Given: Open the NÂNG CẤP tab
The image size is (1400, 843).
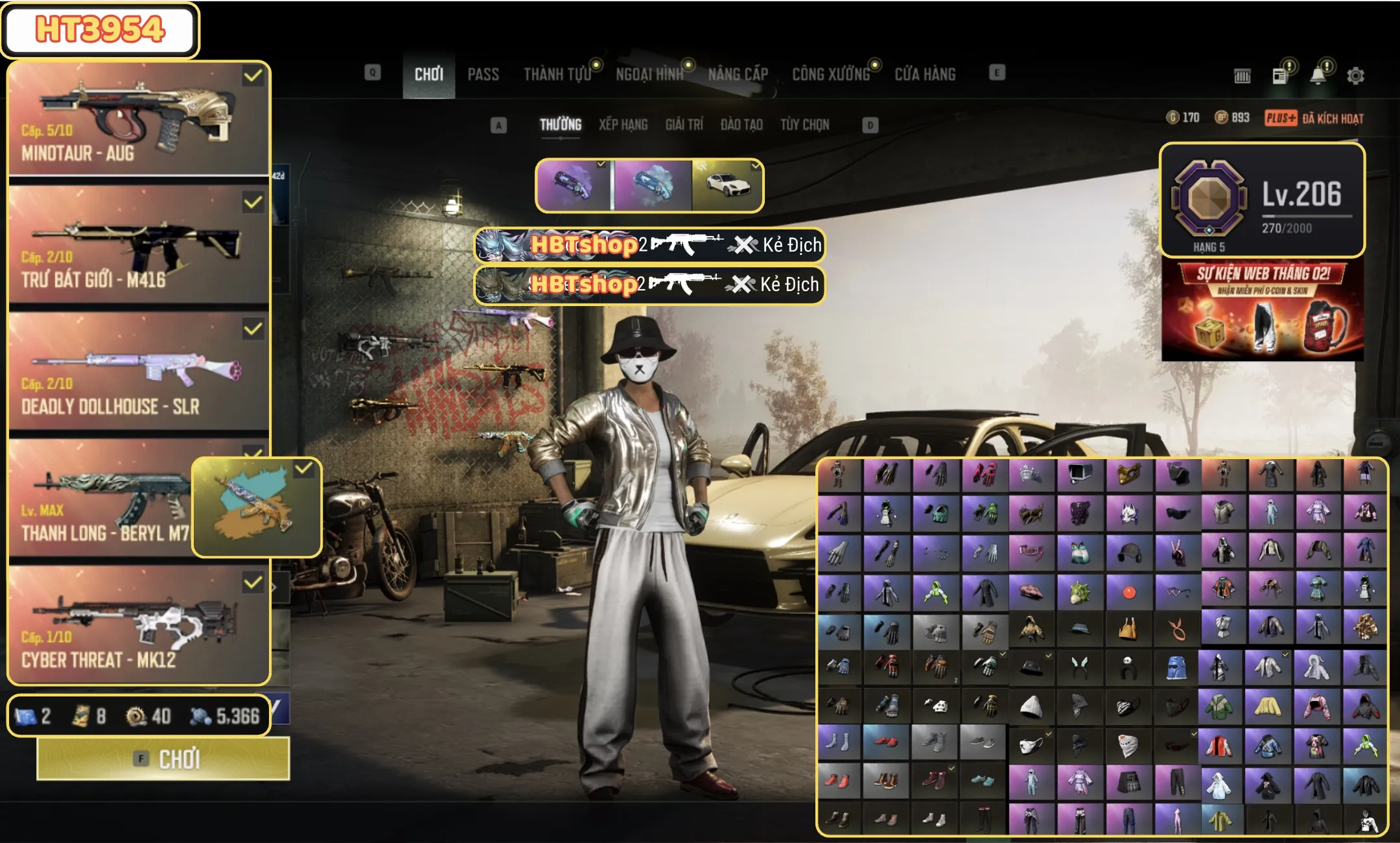Looking at the screenshot, I should [738, 75].
